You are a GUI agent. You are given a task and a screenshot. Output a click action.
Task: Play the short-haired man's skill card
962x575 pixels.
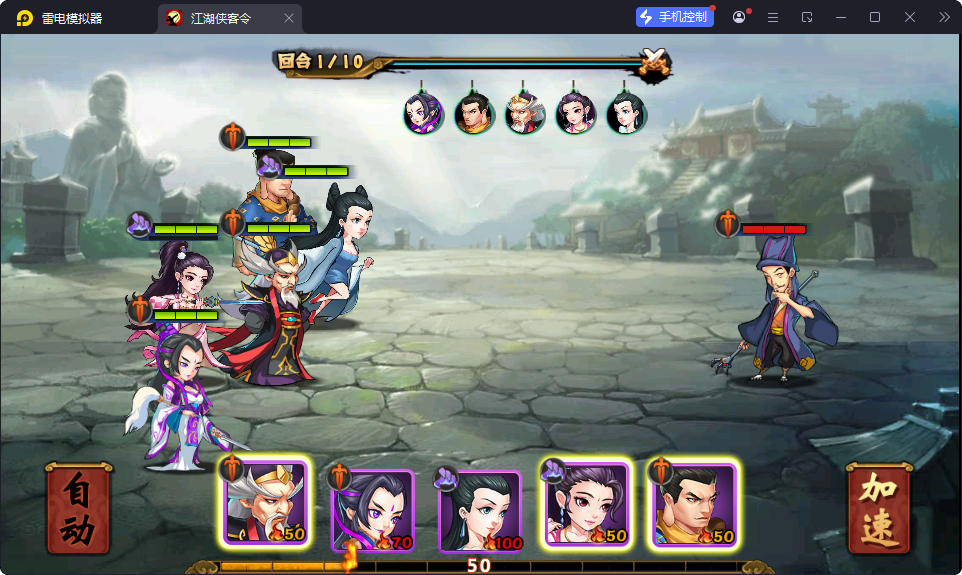coord(693,504)
